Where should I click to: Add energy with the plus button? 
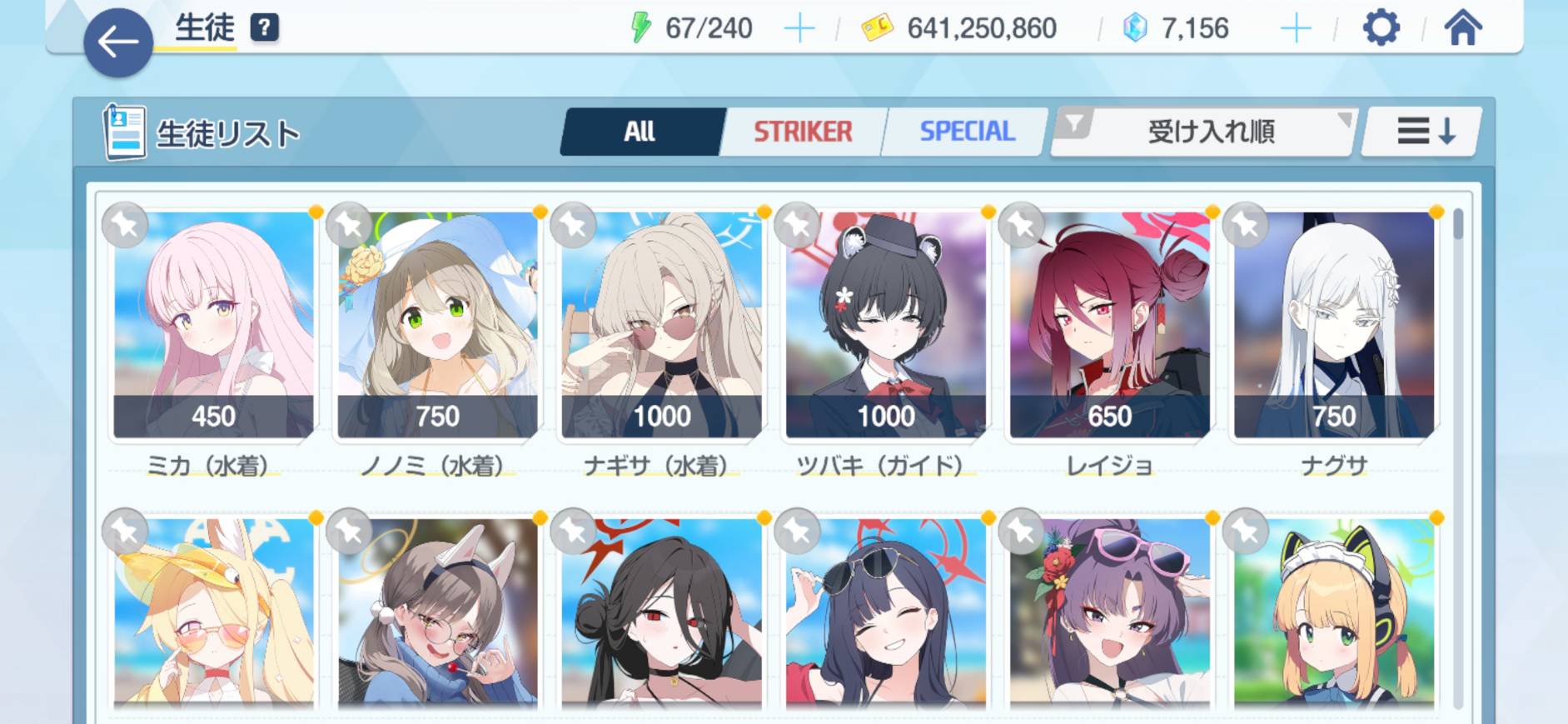(799, 29)
